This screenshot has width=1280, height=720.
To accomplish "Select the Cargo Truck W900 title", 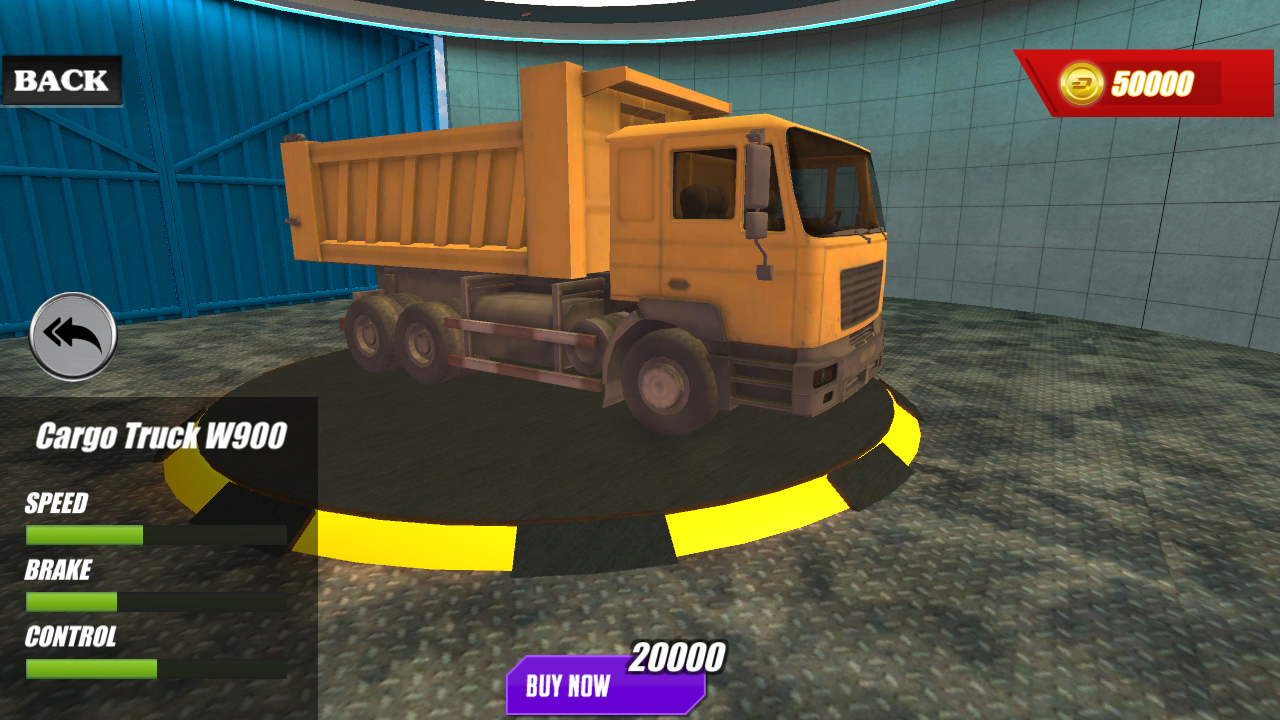I will tap(163, 433).
